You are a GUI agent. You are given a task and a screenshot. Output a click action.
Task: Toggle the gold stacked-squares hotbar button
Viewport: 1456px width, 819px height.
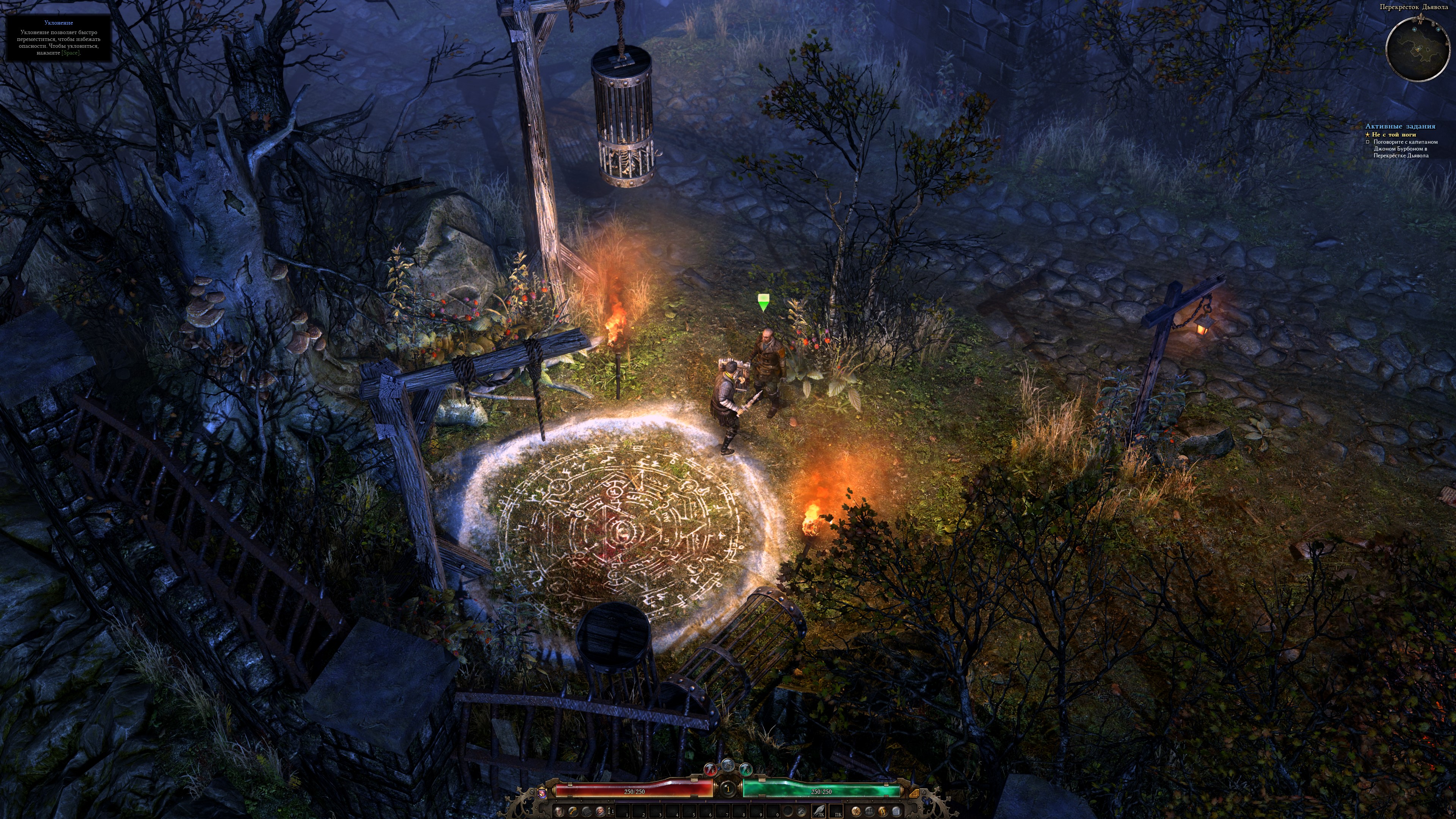pyautogui.click(x=915, y=794)
